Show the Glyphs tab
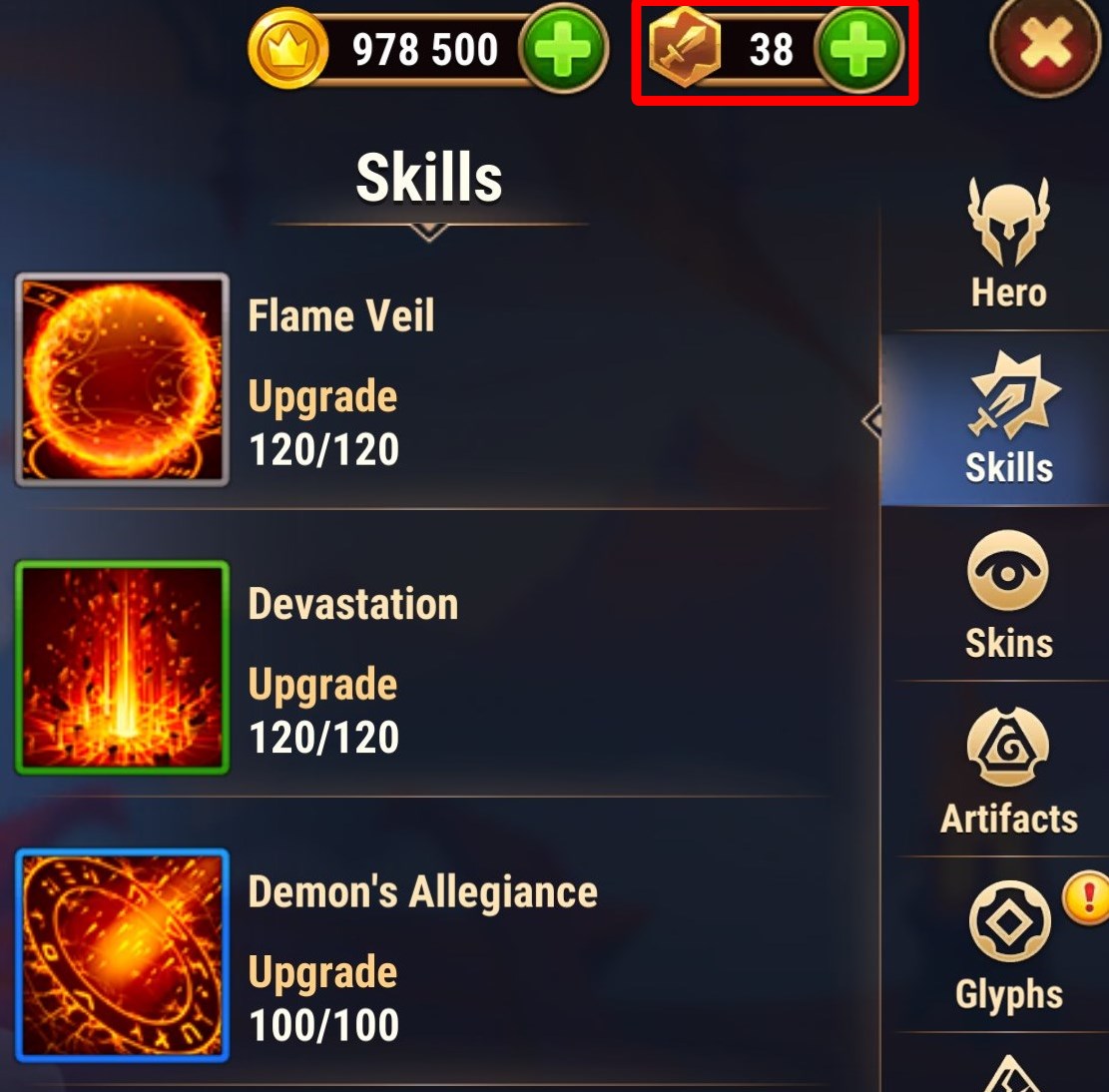This screenshot has width=1109, height=1092. (1009, 946)
